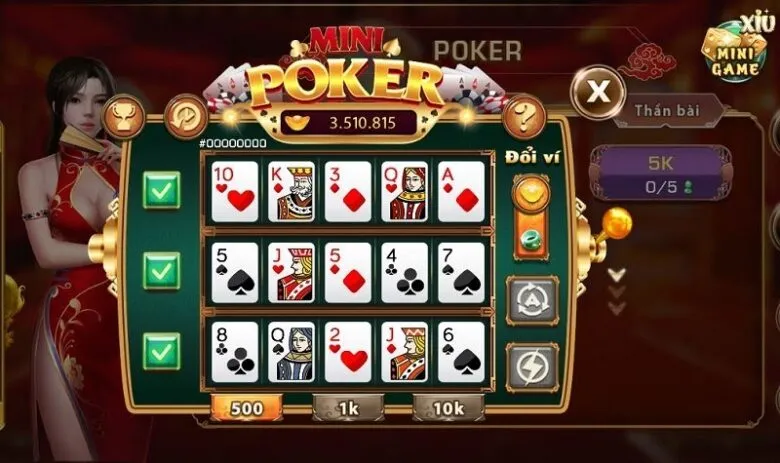Image resolution: width=780 pixels, height=463 pixels.
Task: Show the spin history
Action: [x=186, y=114]
